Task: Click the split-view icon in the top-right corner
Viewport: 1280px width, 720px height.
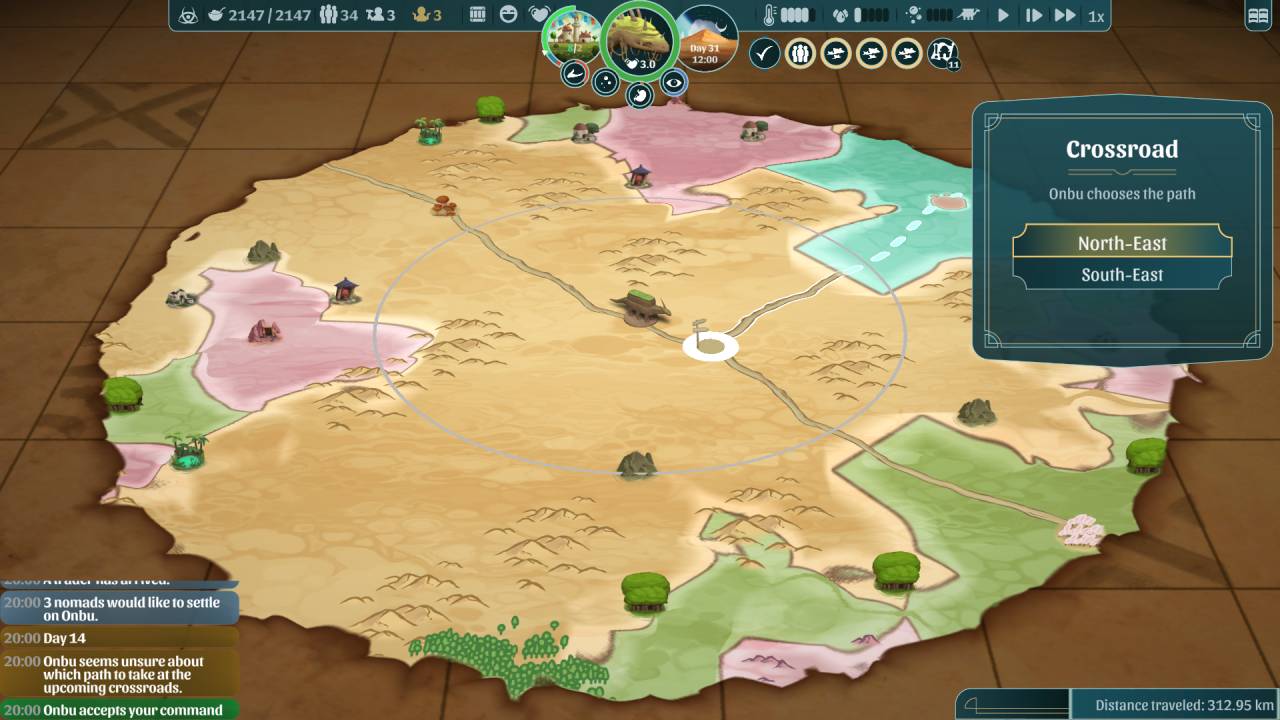Action: pyautogui.click(x=1256, y=13)
